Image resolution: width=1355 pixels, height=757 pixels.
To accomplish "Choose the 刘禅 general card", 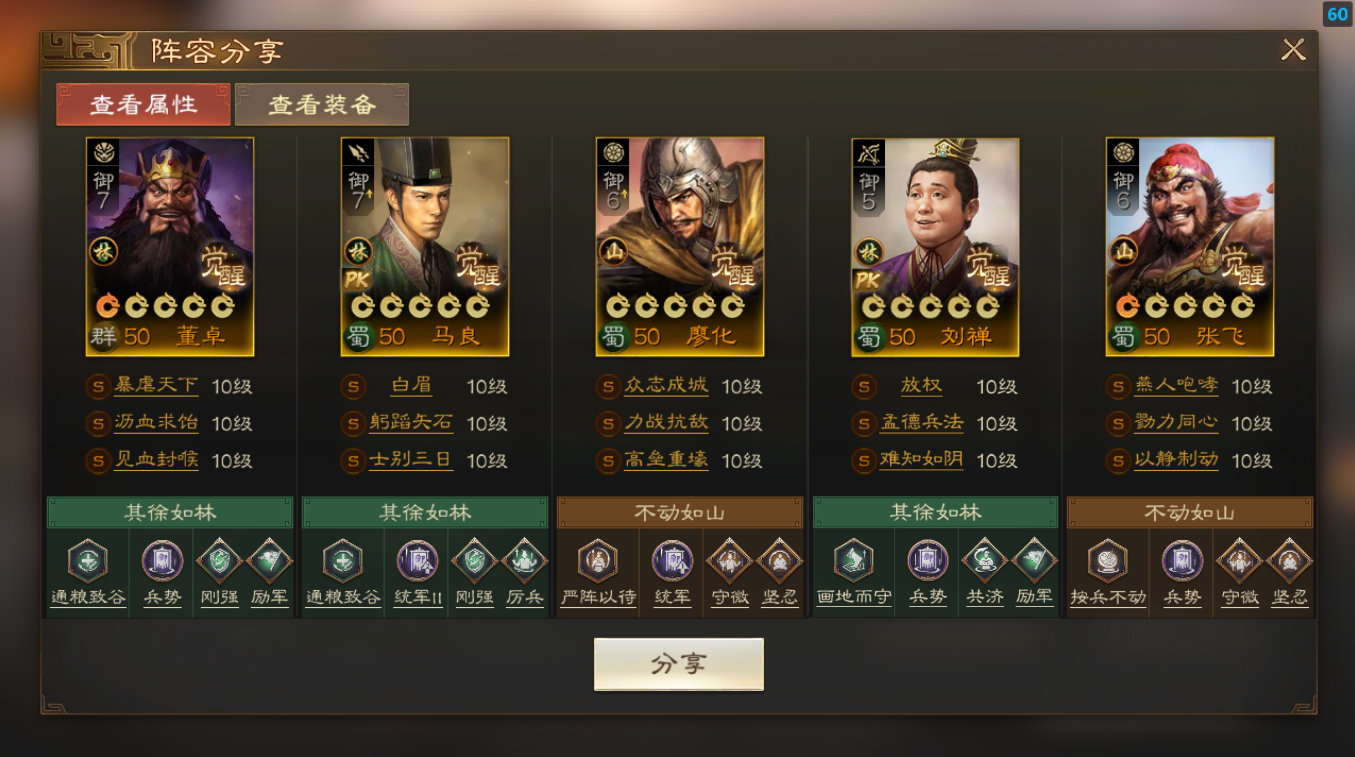I will [935, 246].
